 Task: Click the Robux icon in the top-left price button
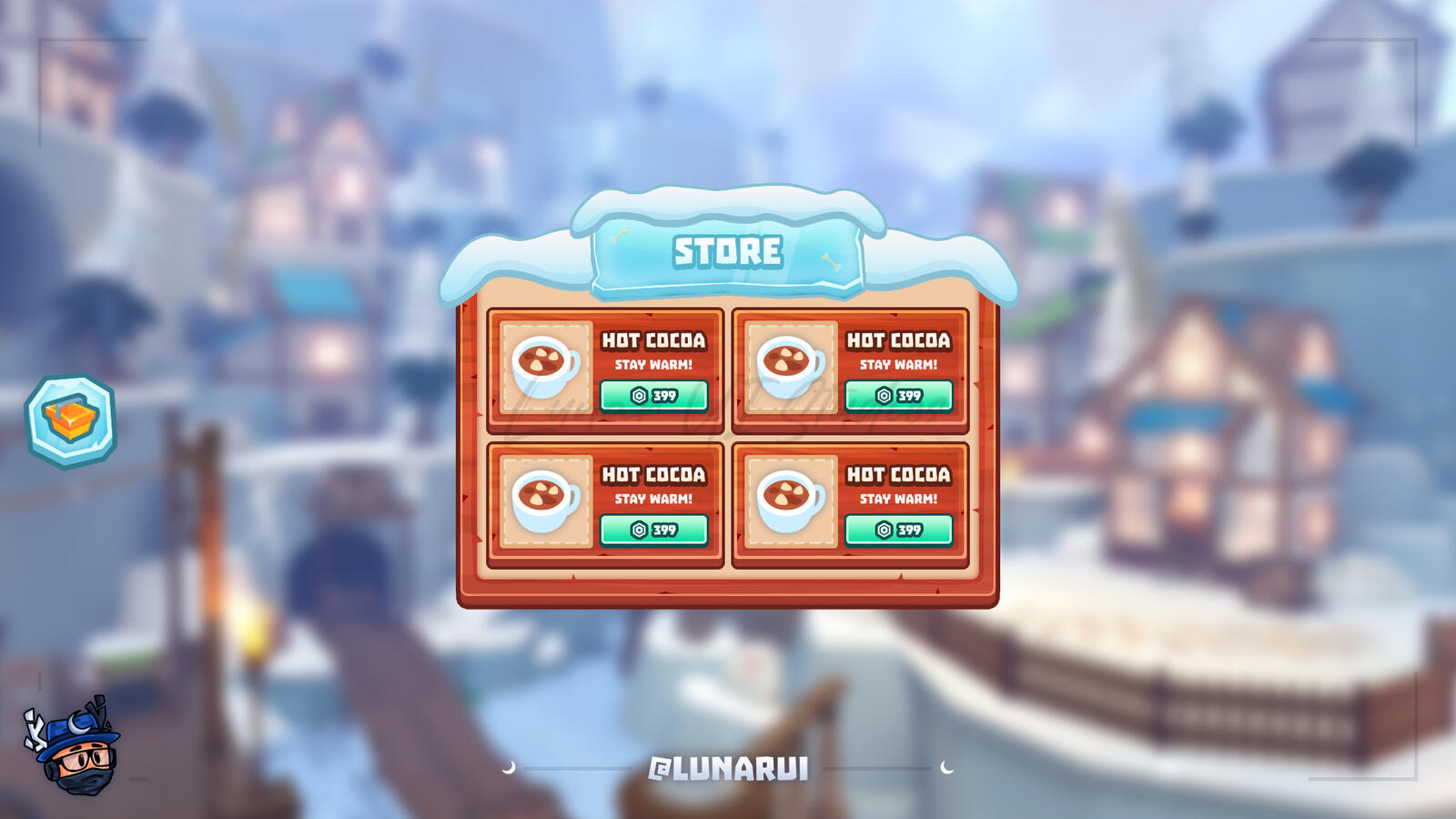click(638, 395)
